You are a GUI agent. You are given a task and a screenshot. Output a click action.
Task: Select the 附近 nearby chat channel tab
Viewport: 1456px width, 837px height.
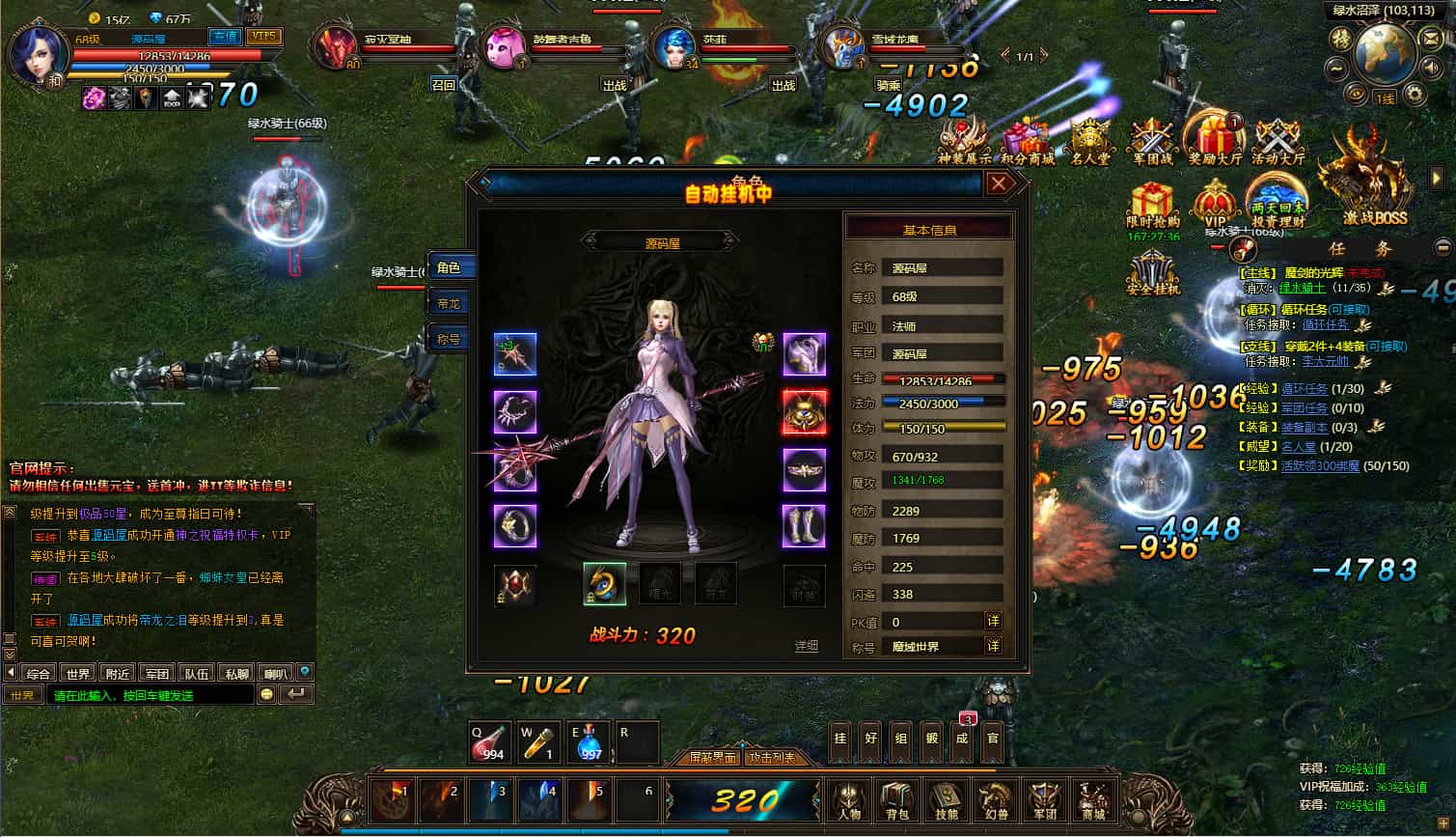pyautogui.click(x=118, y=673)
